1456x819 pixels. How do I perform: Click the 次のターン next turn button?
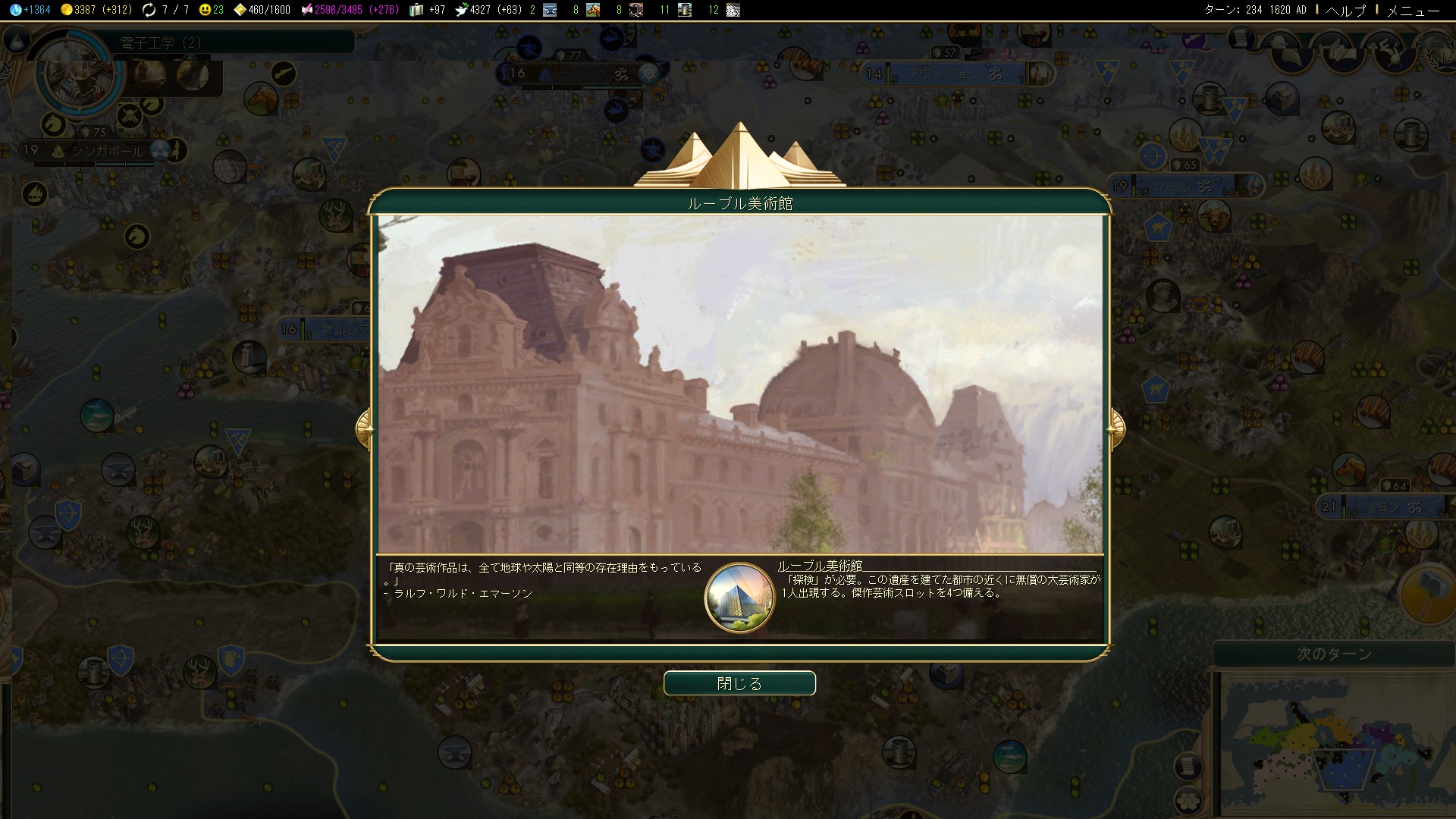pyautogui.click(x=1334, y=654)
